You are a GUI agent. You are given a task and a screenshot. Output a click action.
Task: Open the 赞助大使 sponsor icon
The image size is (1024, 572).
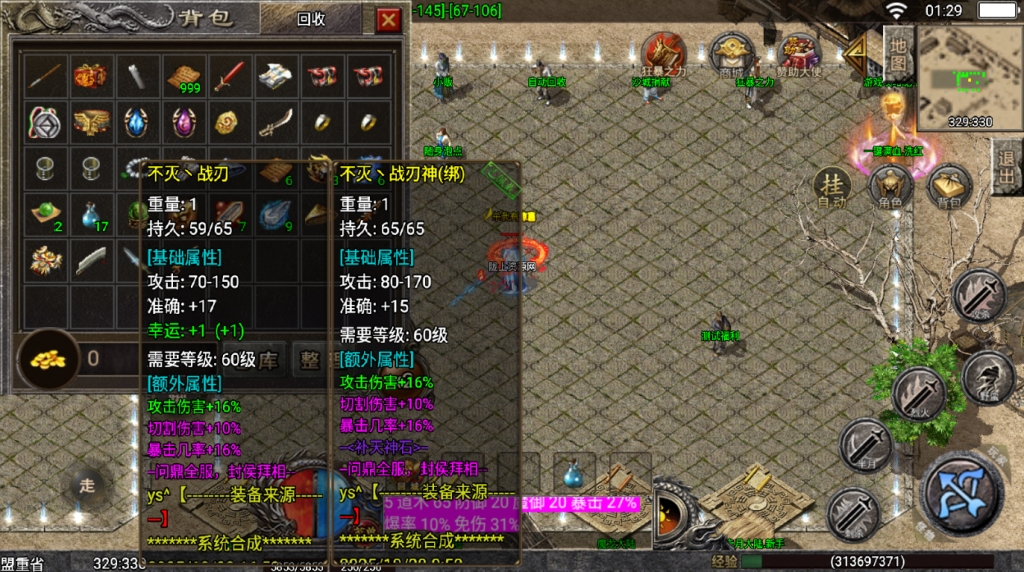(798, 54)
